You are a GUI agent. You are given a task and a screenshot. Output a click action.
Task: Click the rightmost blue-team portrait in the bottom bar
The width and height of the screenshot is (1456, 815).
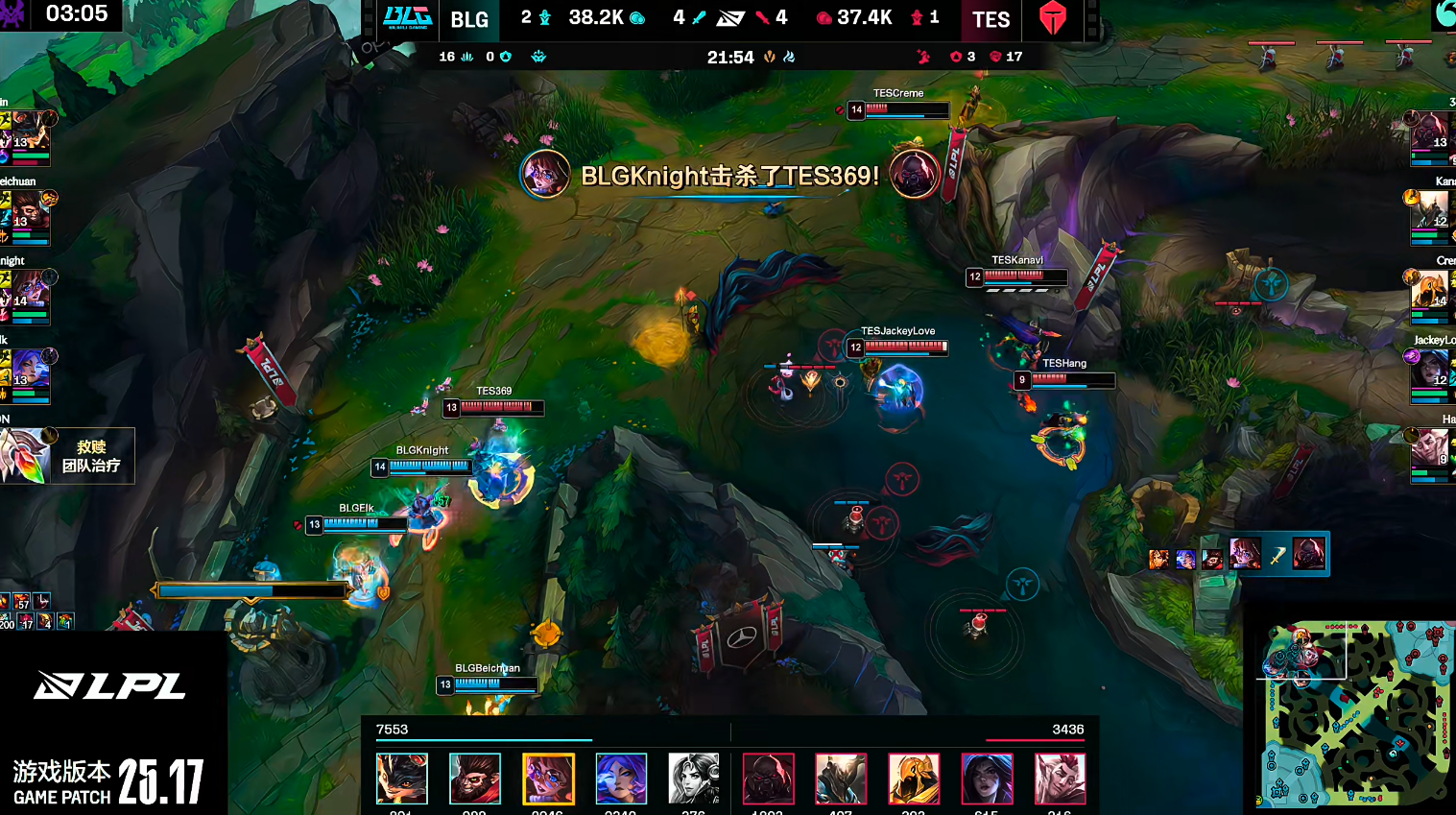694,779
